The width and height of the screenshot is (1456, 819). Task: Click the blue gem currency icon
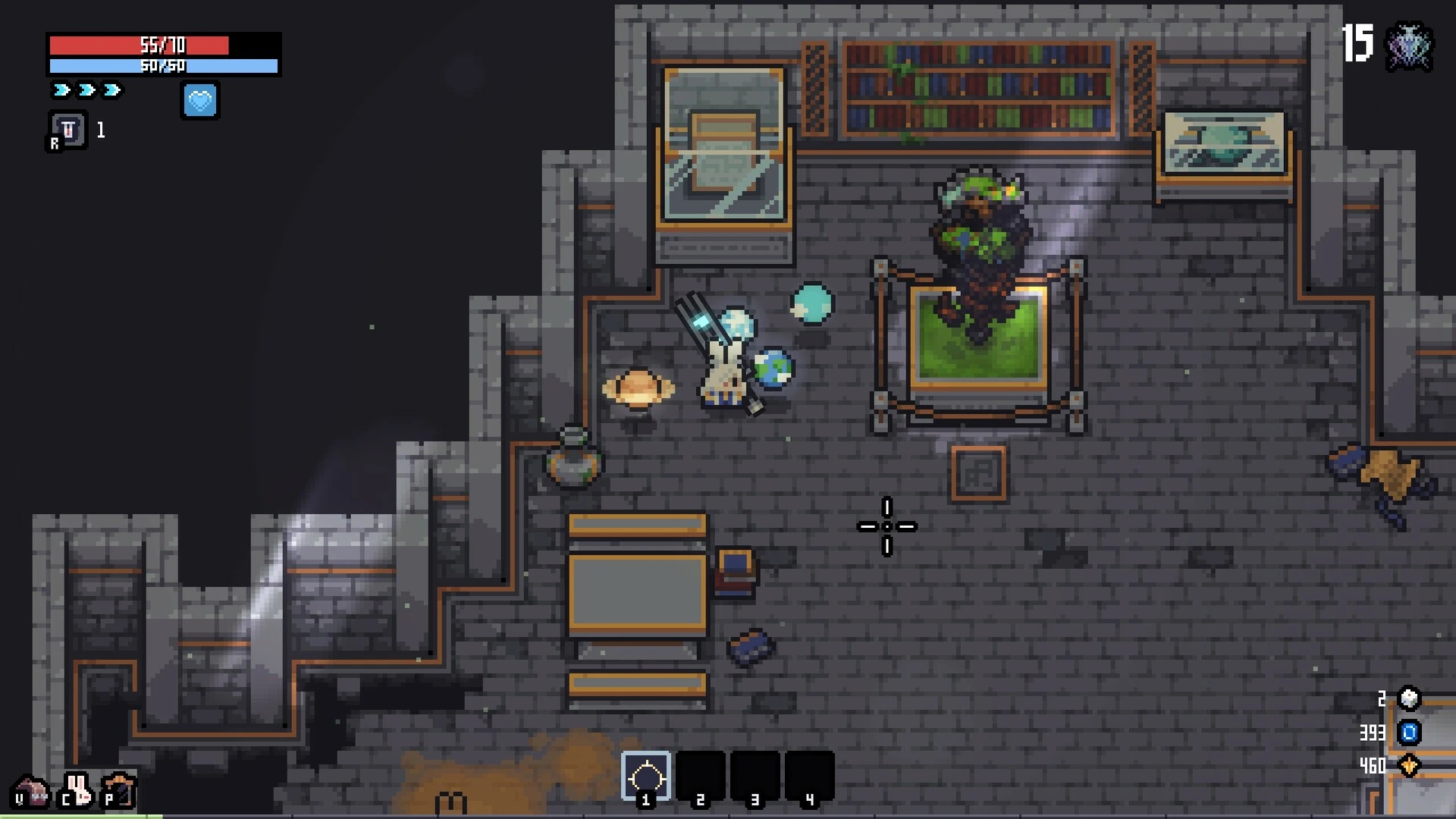tap(1409, 733)
